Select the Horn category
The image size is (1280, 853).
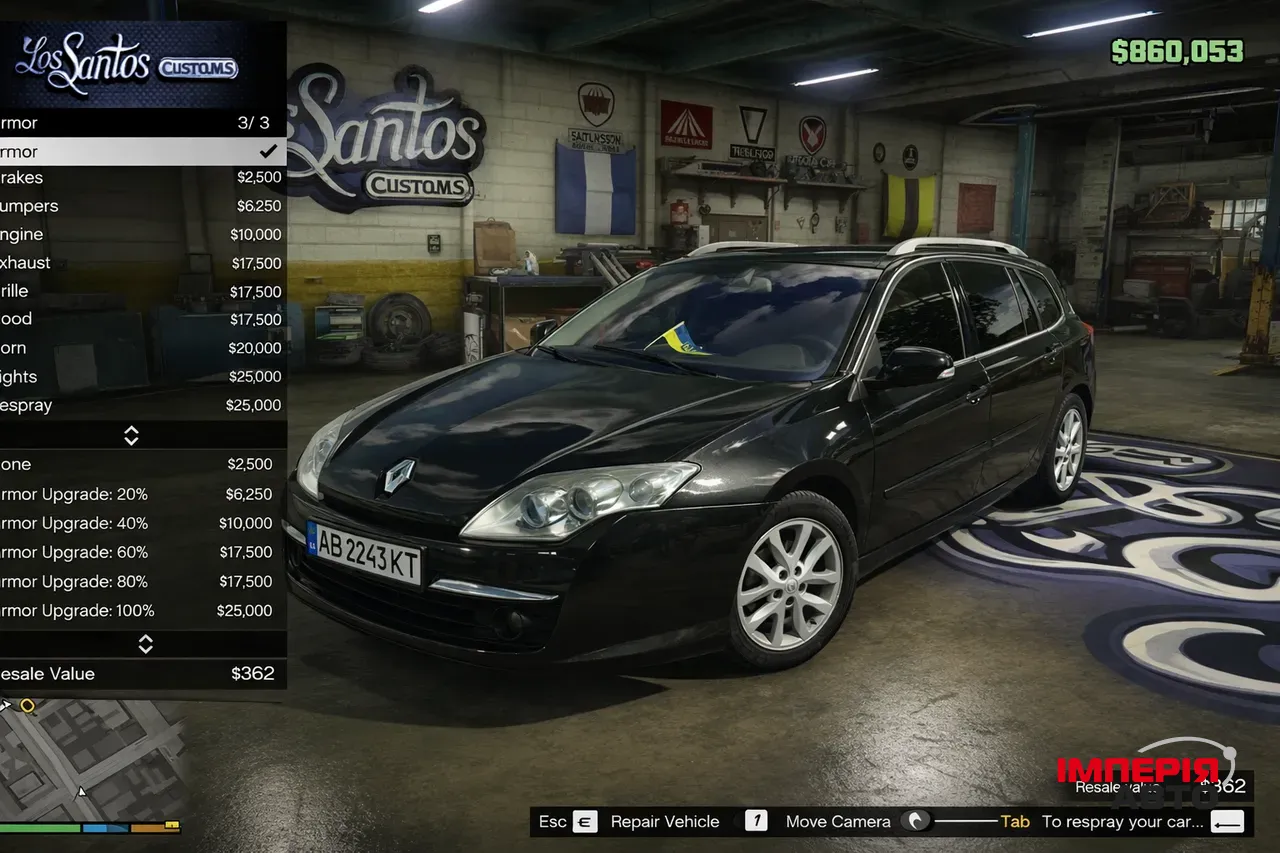tap(140, 348)
